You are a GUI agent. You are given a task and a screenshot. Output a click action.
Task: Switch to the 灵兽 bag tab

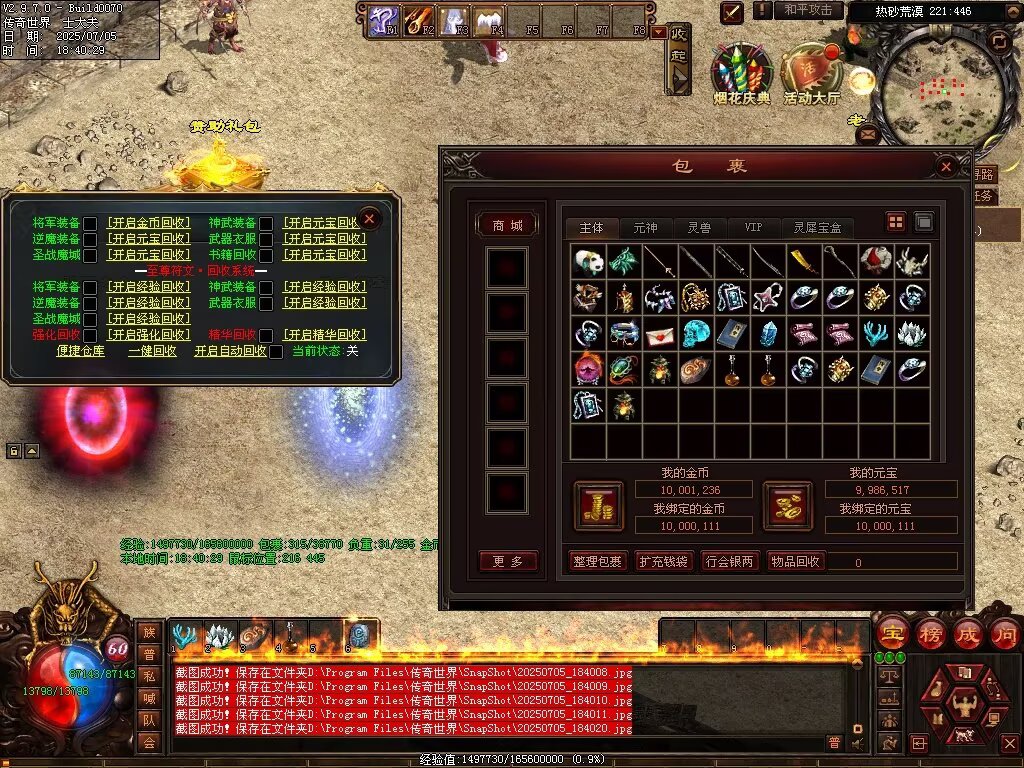[699, 228]
